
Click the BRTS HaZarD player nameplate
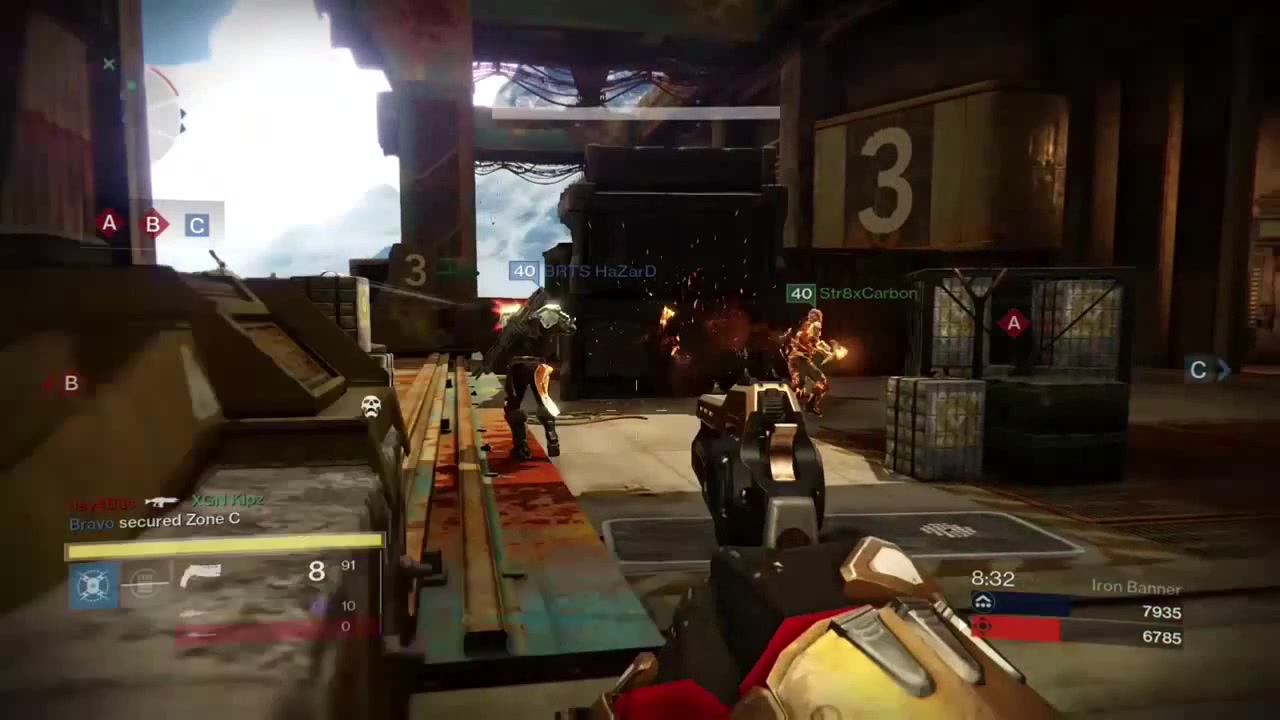click(584, 271)
